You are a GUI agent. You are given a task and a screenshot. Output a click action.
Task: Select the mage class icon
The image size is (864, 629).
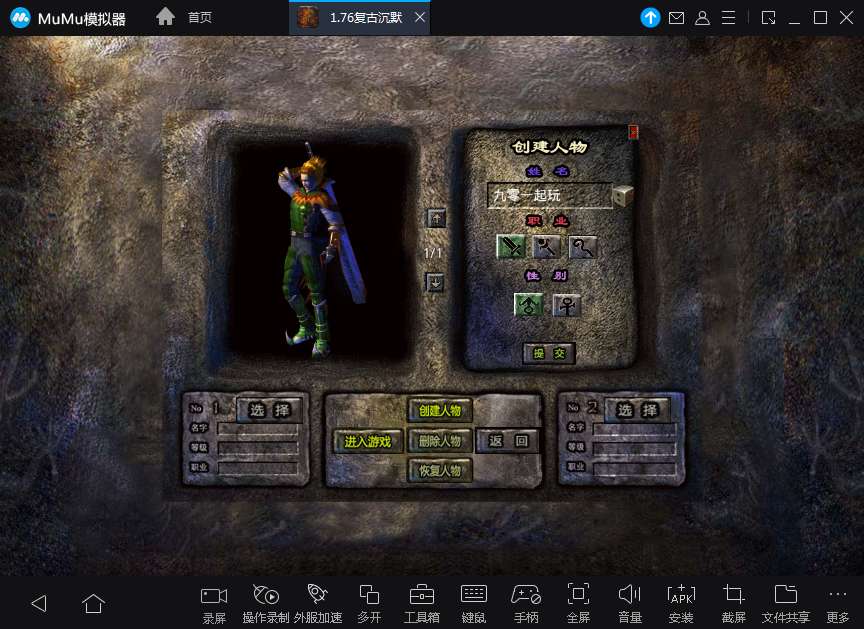click(x=547, y=247)
